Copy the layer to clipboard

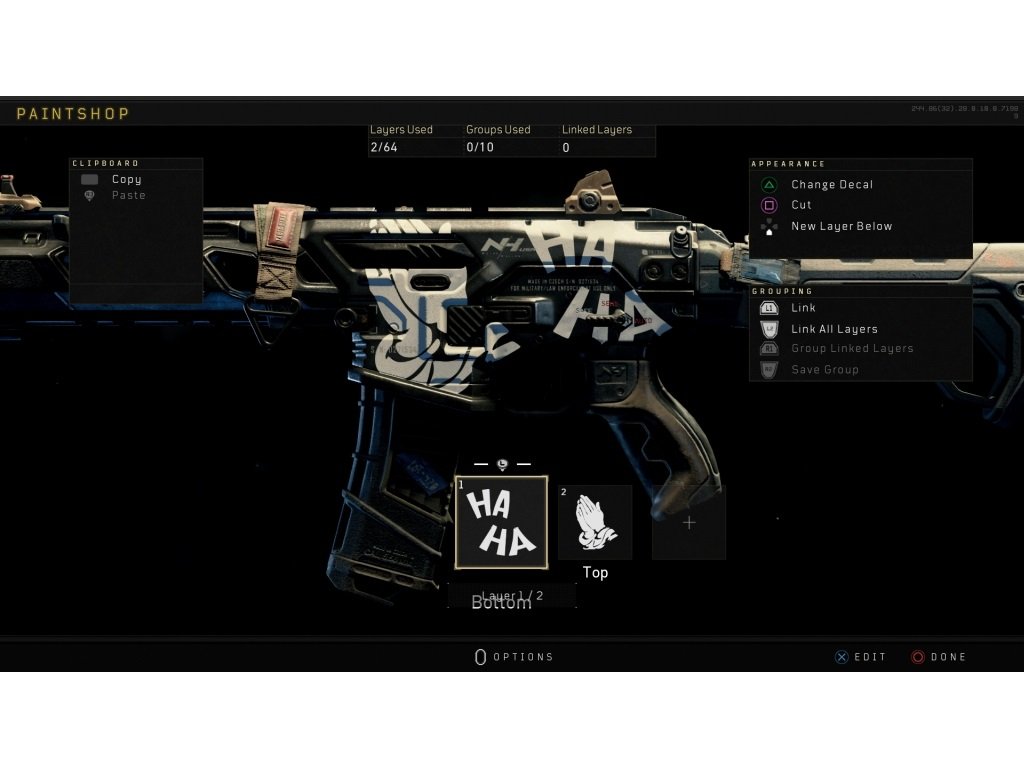[126, 179]
